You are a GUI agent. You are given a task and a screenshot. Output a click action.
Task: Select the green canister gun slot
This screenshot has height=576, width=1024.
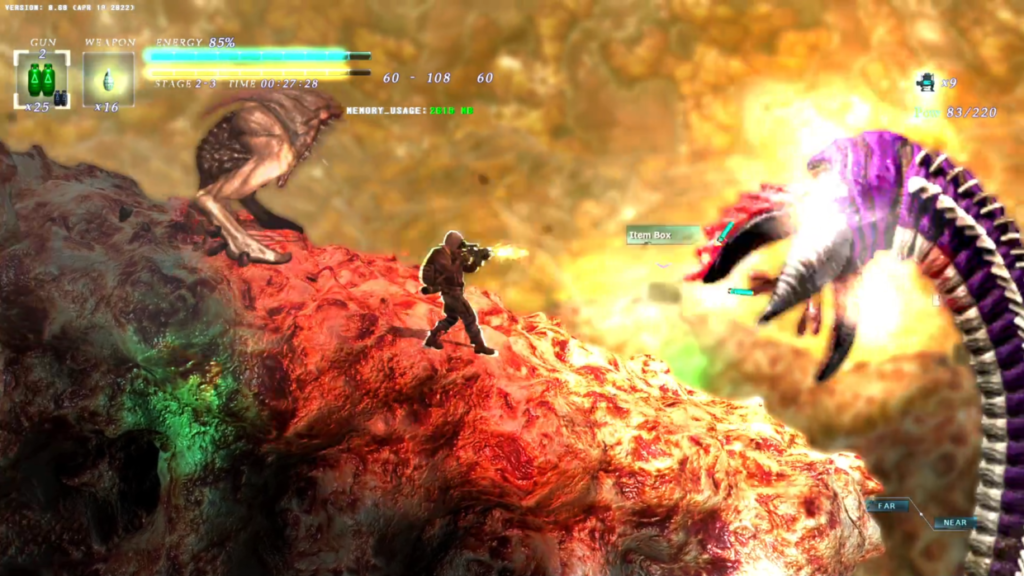click(41, 79)
